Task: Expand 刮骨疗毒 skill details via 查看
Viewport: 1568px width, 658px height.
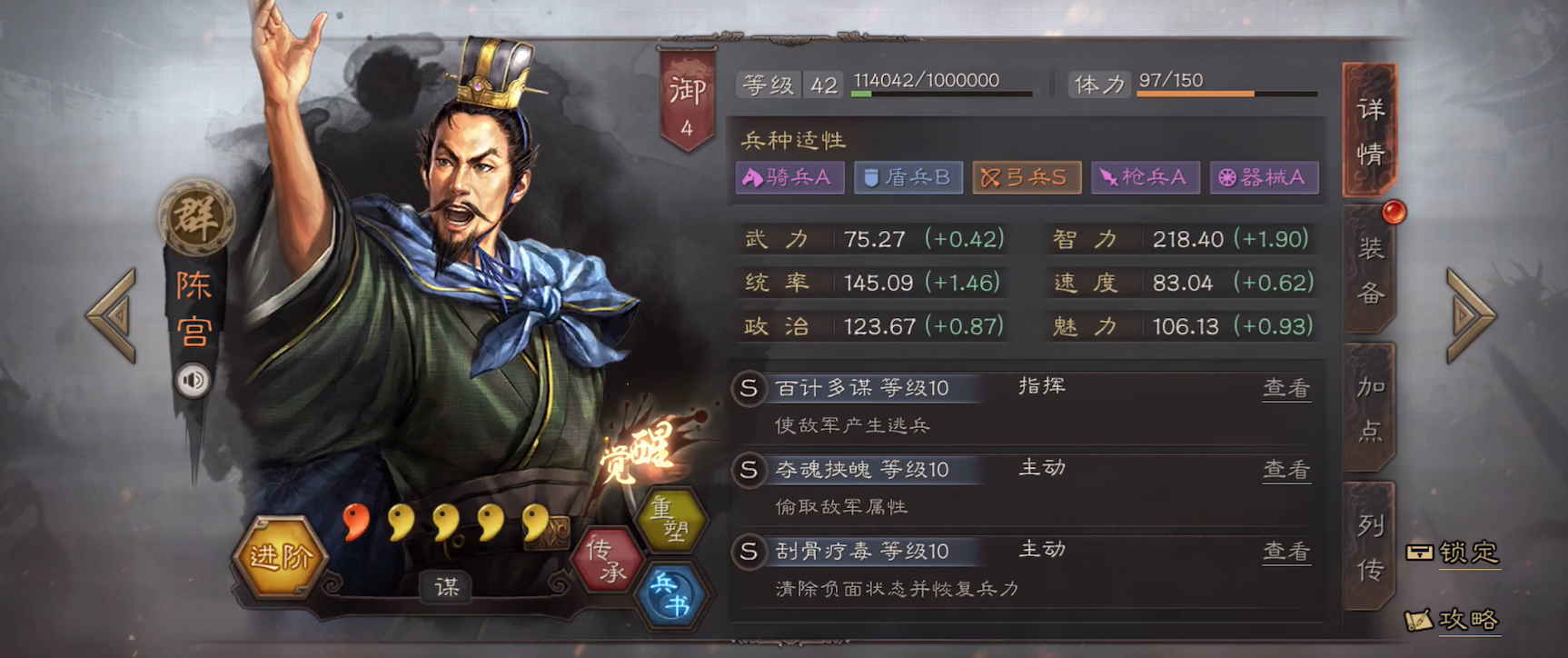Action: (1287, 549)
